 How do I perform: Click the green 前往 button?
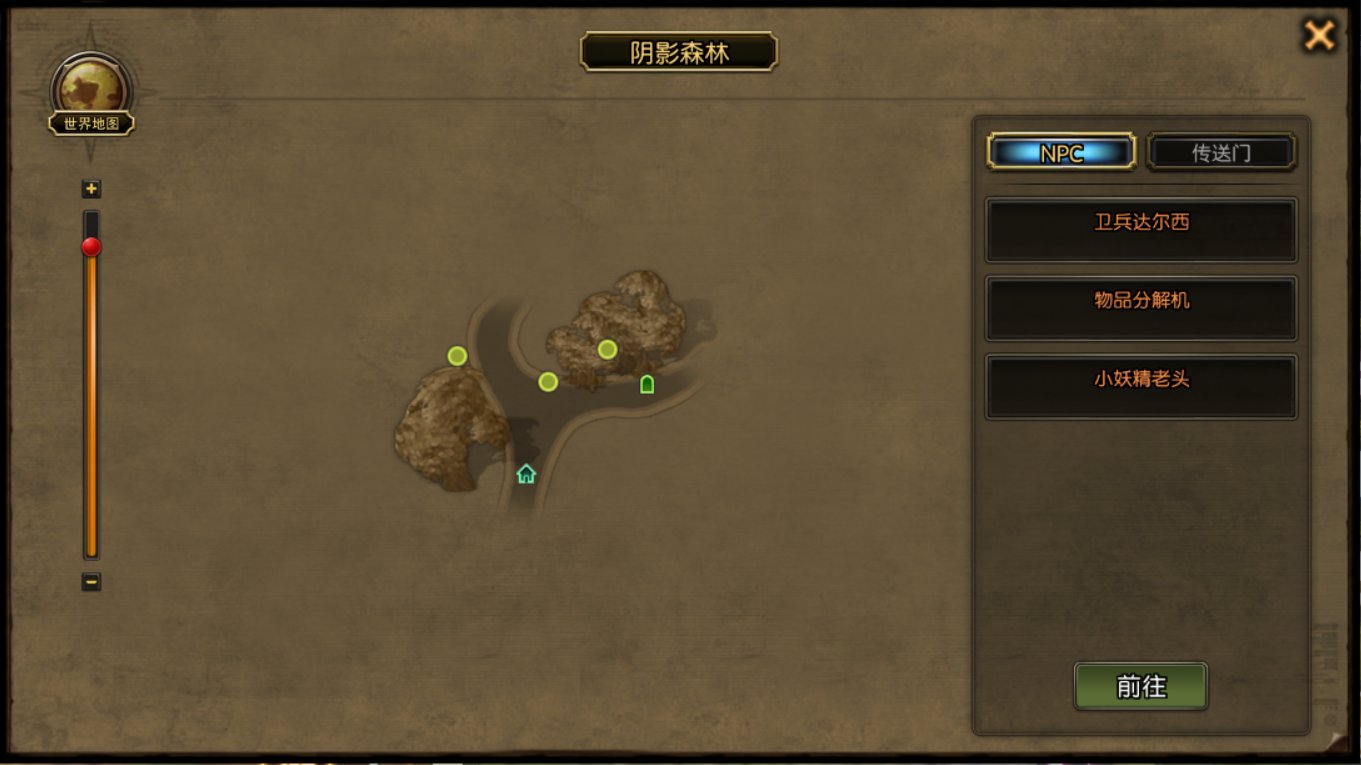click(x=1141, y=687)
